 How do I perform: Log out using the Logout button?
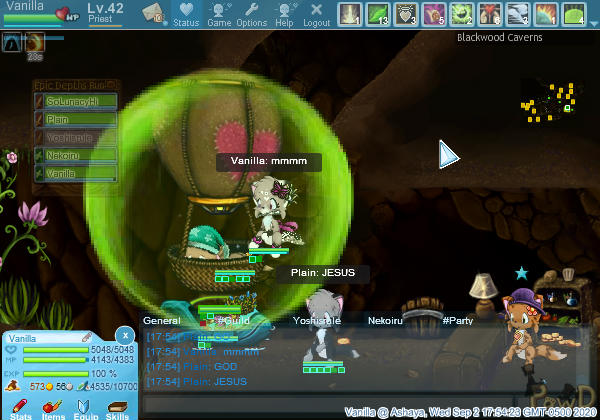point(316,14)
